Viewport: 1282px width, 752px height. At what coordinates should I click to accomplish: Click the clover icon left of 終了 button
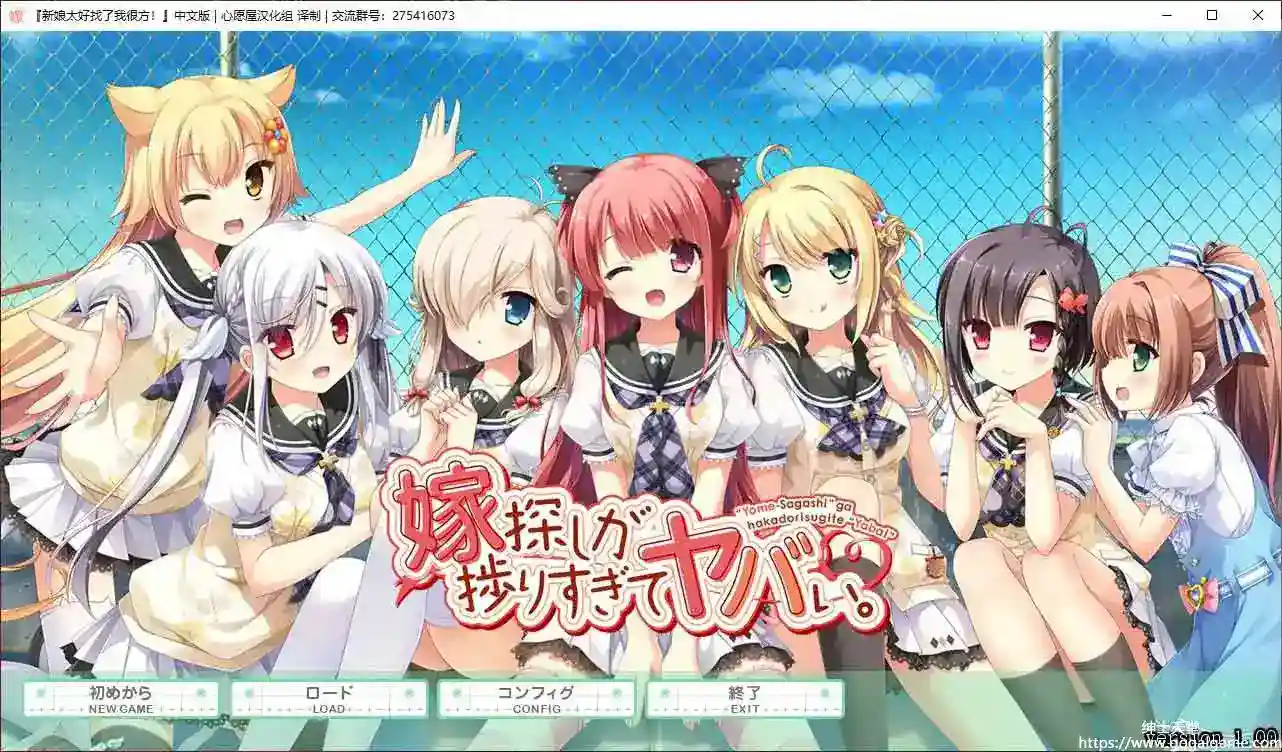tap(663, 695)
